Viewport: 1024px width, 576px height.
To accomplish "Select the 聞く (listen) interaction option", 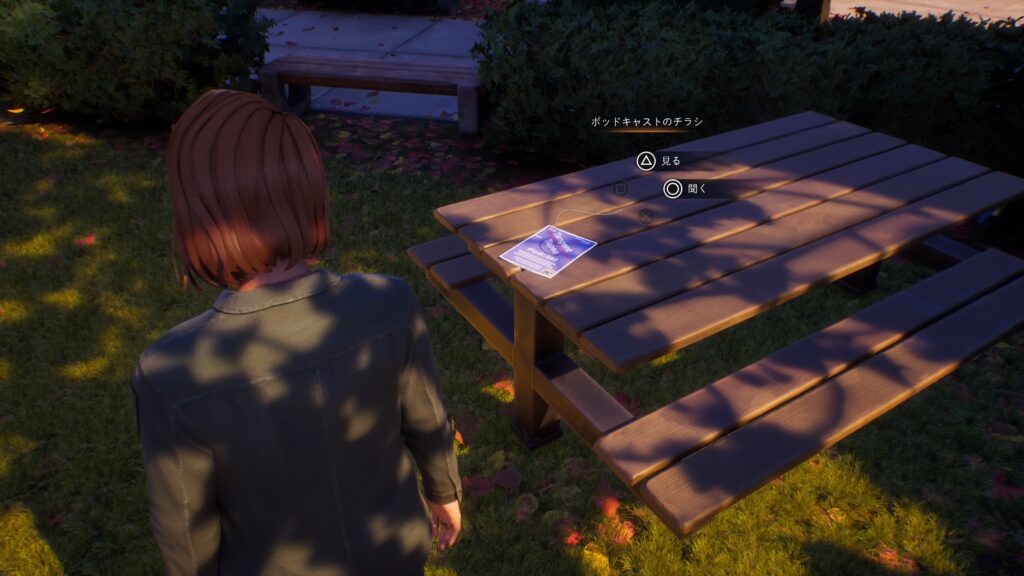I will (685, 189).
